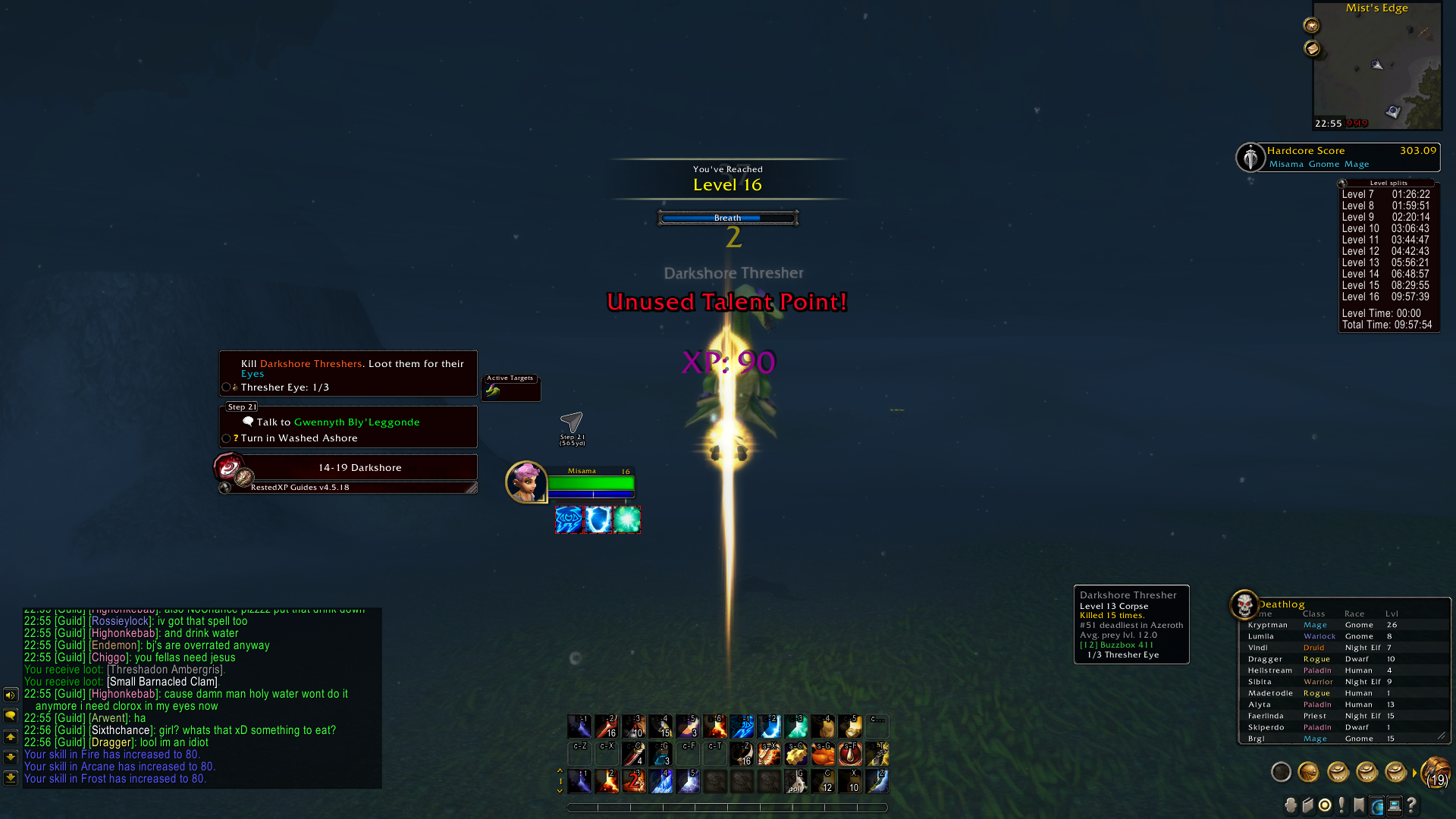Click the Hardcore Score sword icon
This screenshot has height=819, width=1456.
pos(1250,157)
